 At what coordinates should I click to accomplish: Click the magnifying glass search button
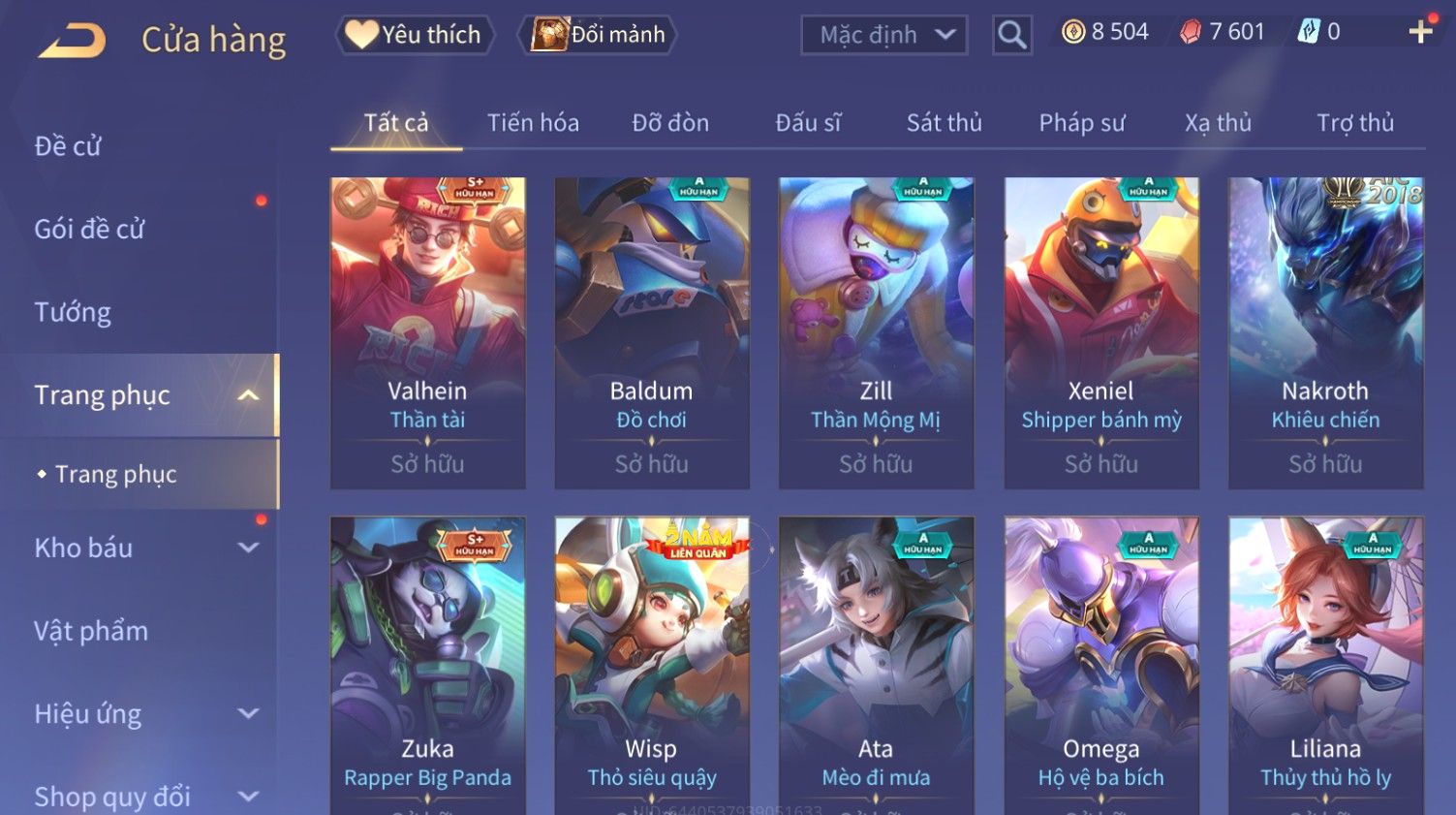(1011, 36)
